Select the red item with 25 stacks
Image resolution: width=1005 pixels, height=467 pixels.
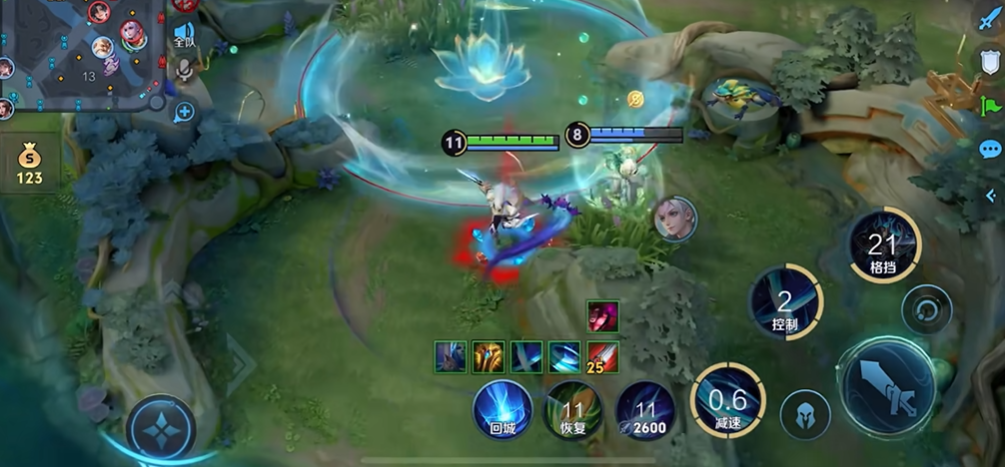pos(602,356)
